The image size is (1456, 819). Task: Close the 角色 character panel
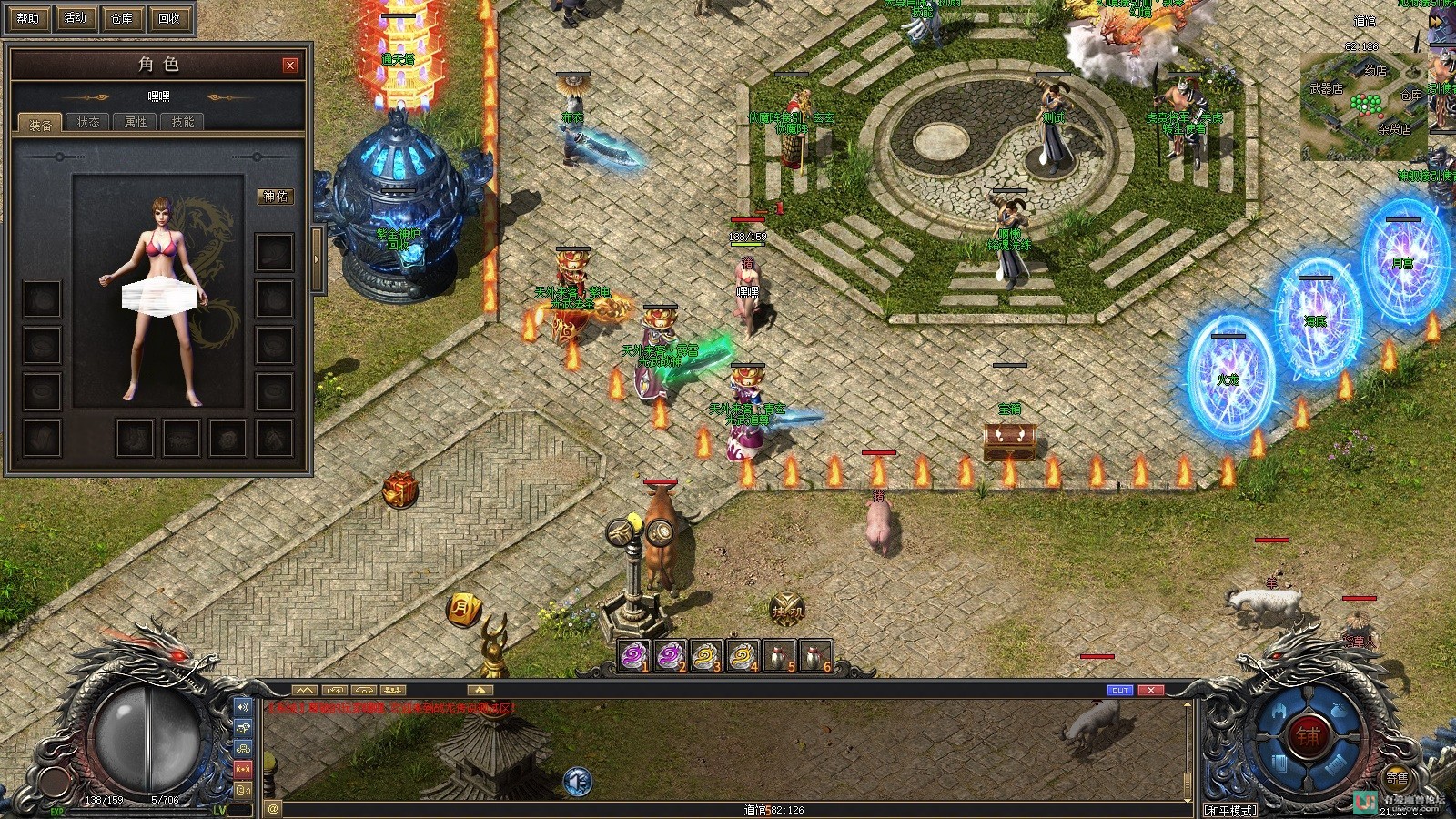point(289,65)
